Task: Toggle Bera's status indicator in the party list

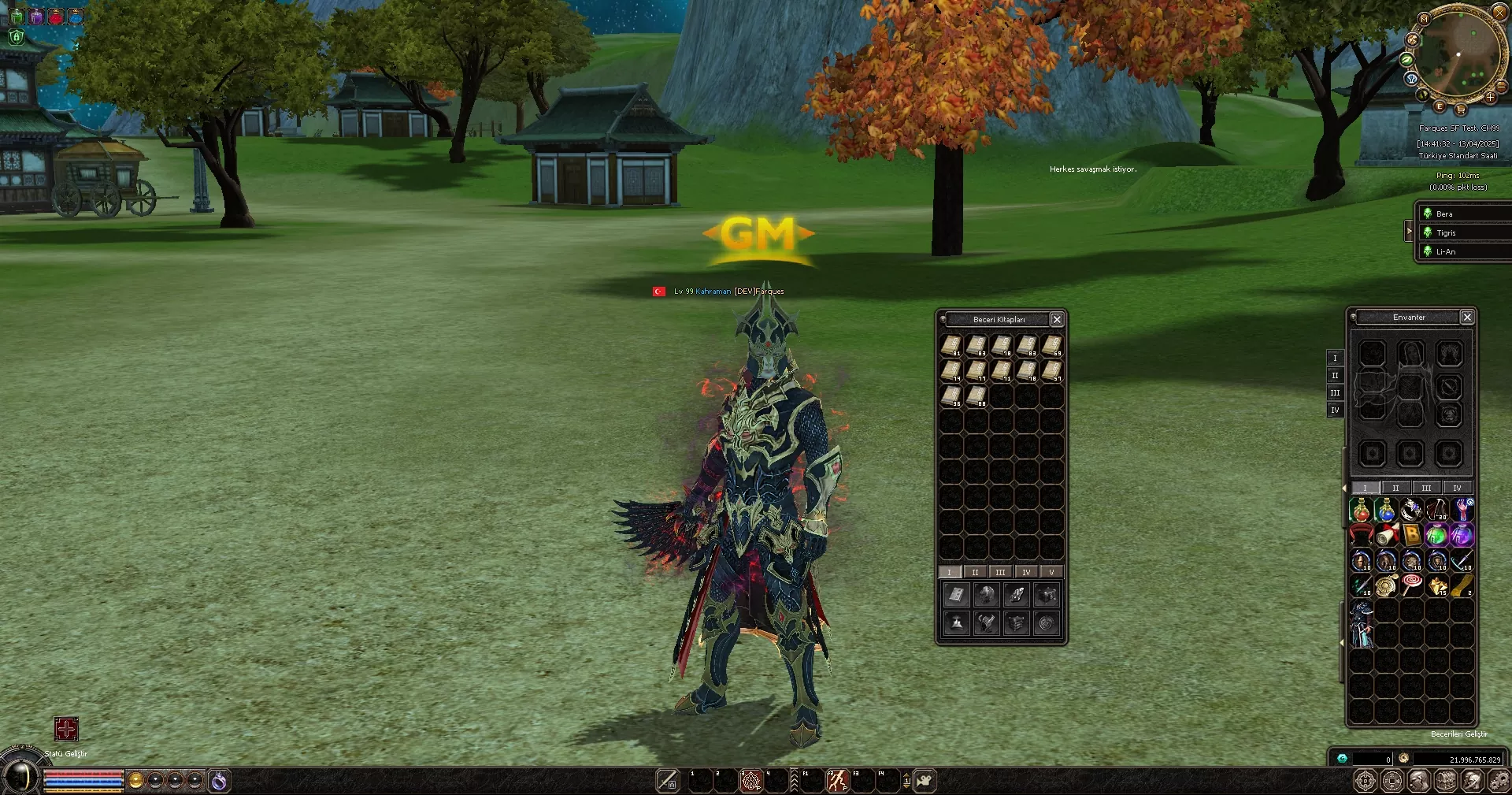Action: pos(1427,214)
